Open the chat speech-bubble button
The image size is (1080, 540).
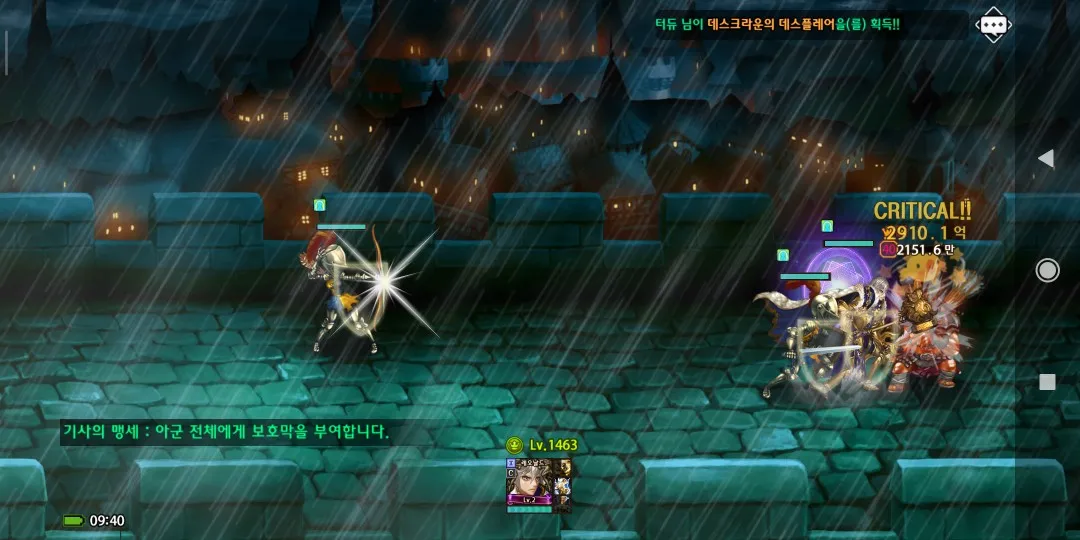(x=992, y=25)
